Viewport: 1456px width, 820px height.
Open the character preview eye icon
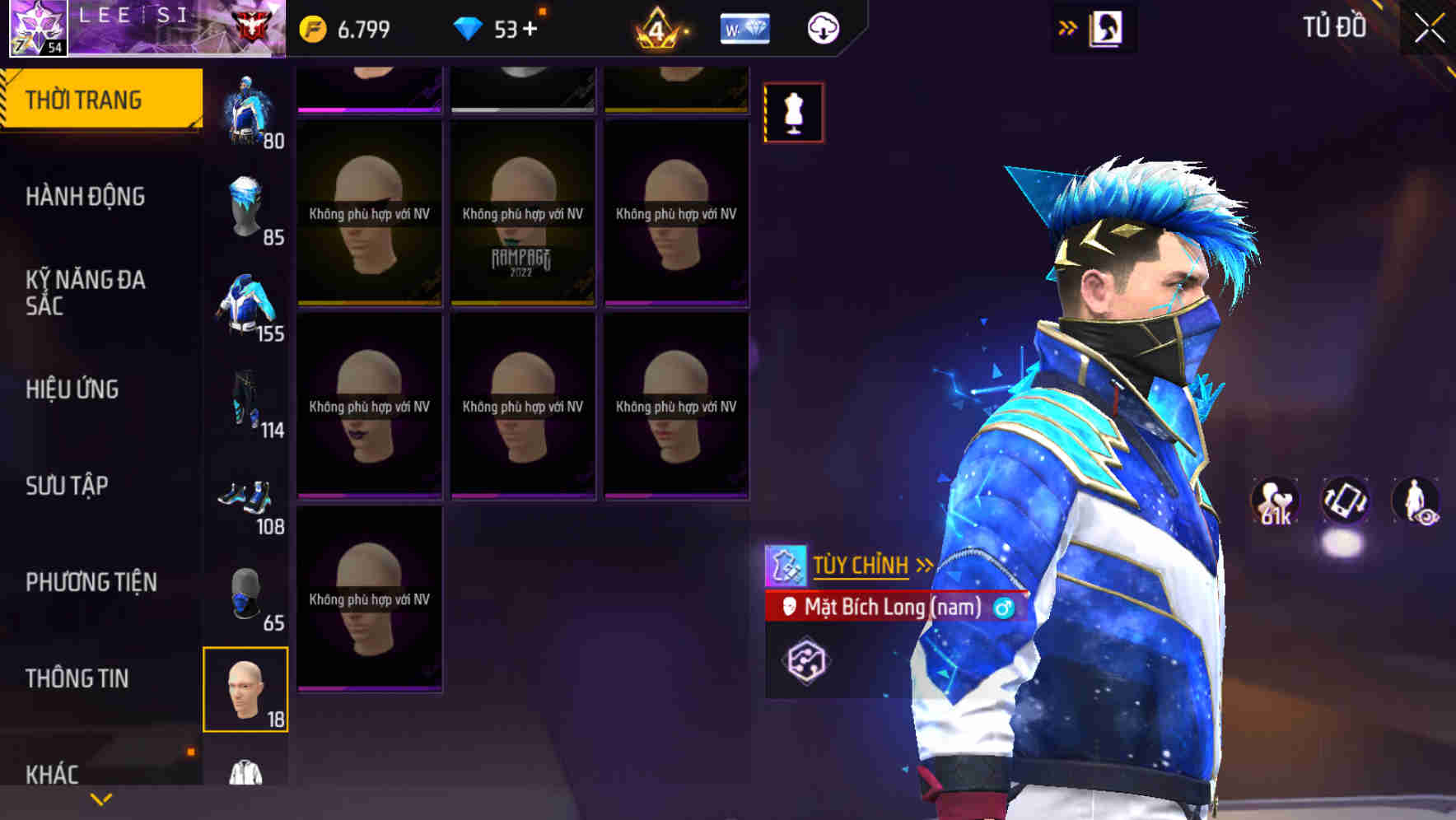click(x=1415, y=500)
